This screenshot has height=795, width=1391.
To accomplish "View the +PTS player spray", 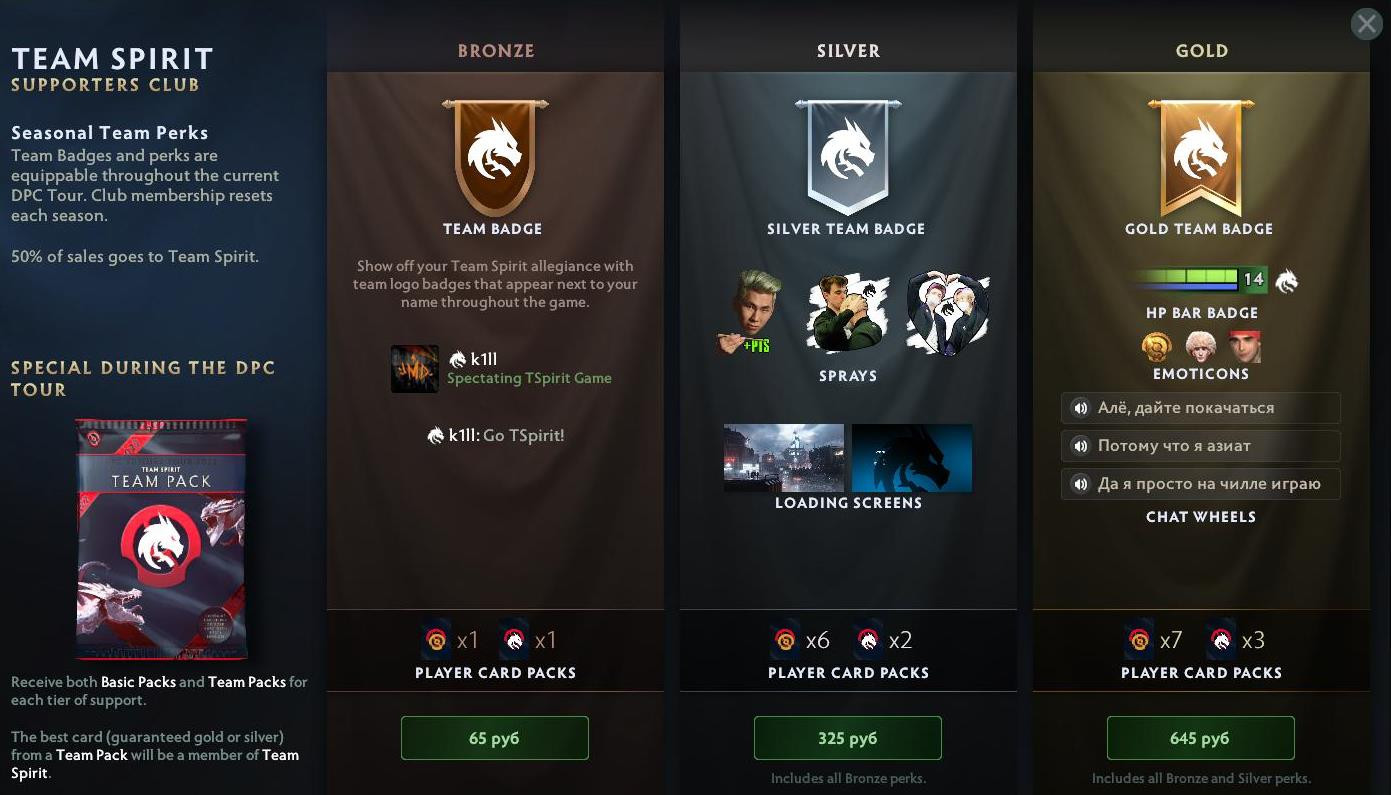I will tap(749, 313).
